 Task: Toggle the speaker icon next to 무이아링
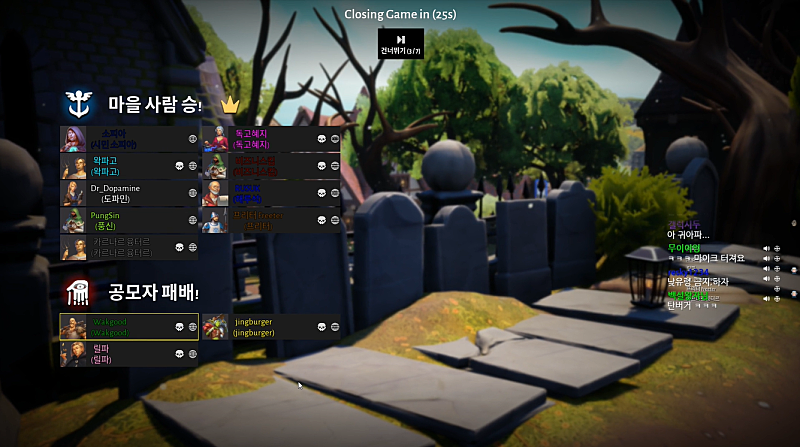point(766,248)
